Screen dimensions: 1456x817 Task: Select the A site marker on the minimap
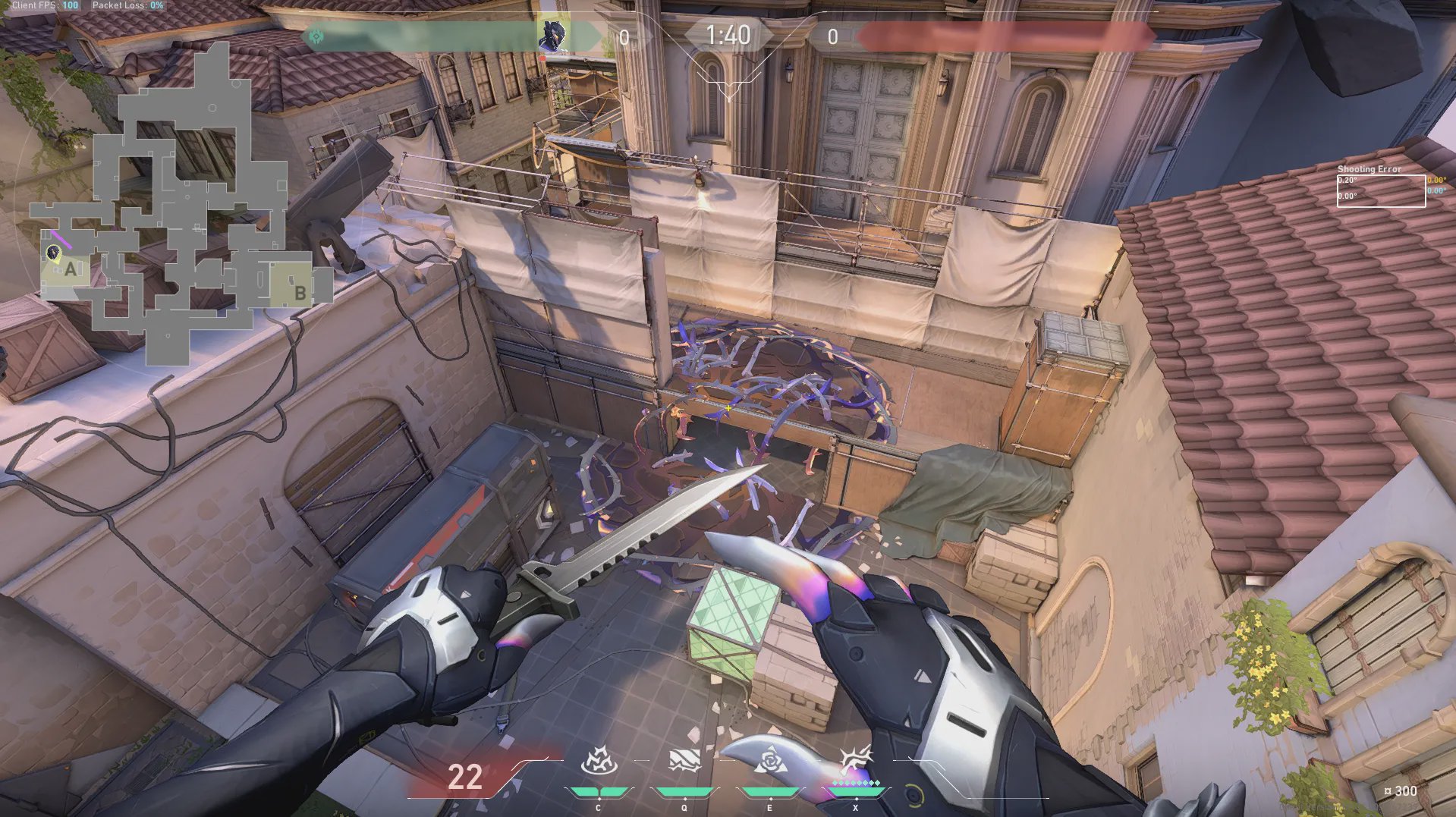71,269
